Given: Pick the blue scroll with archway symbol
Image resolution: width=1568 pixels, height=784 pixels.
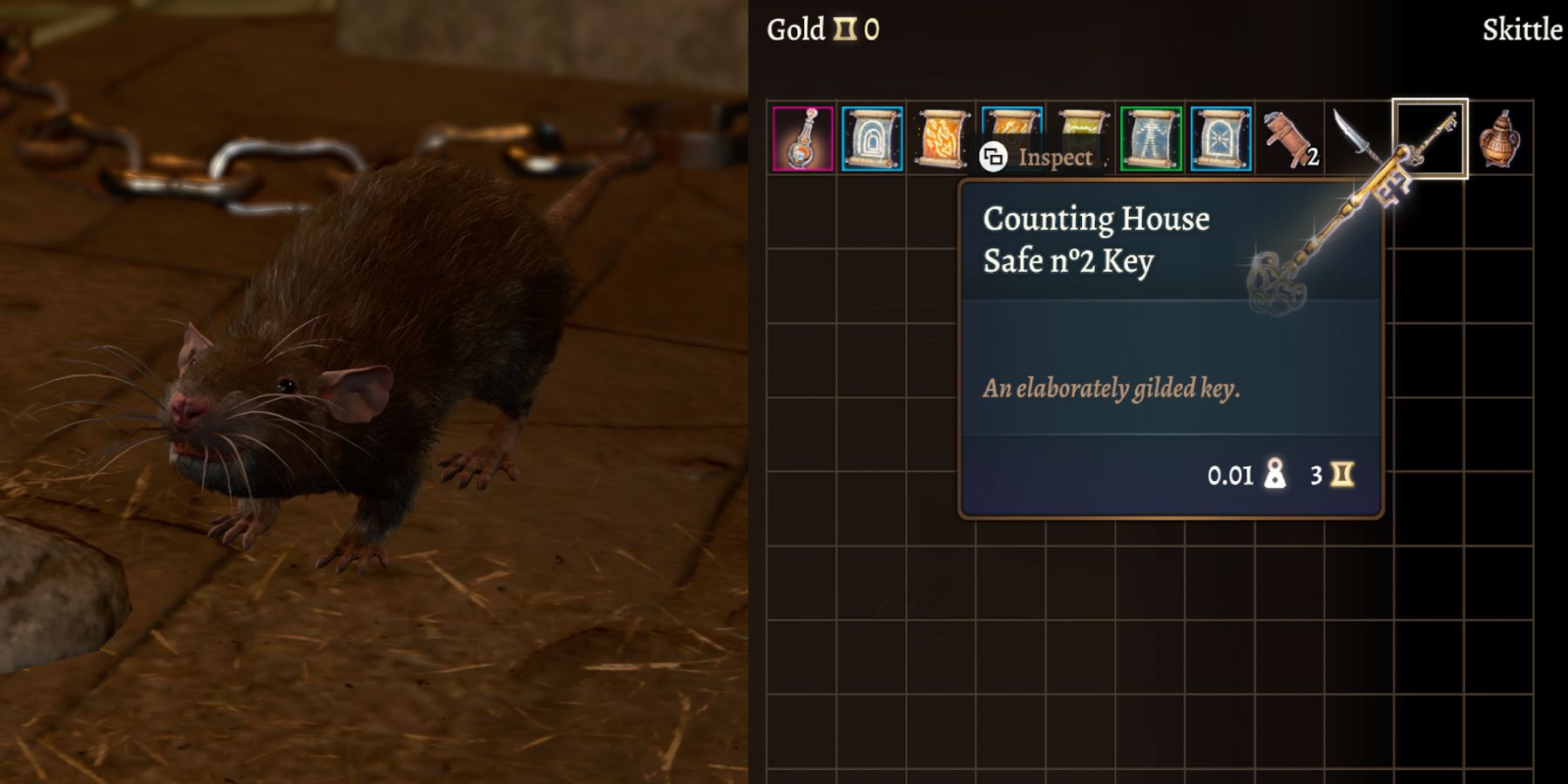Looking at the screenshot, I should (872, 139).
